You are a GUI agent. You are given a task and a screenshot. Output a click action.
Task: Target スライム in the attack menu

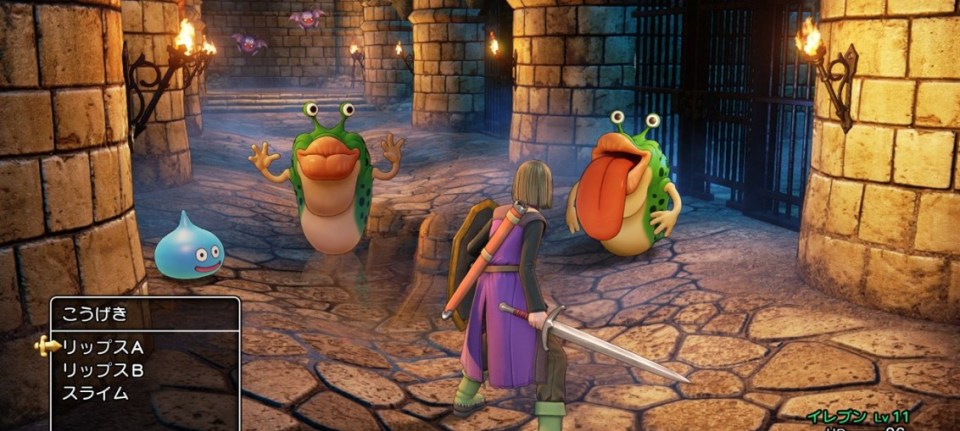pyautogui.click(x=96, y=393)
